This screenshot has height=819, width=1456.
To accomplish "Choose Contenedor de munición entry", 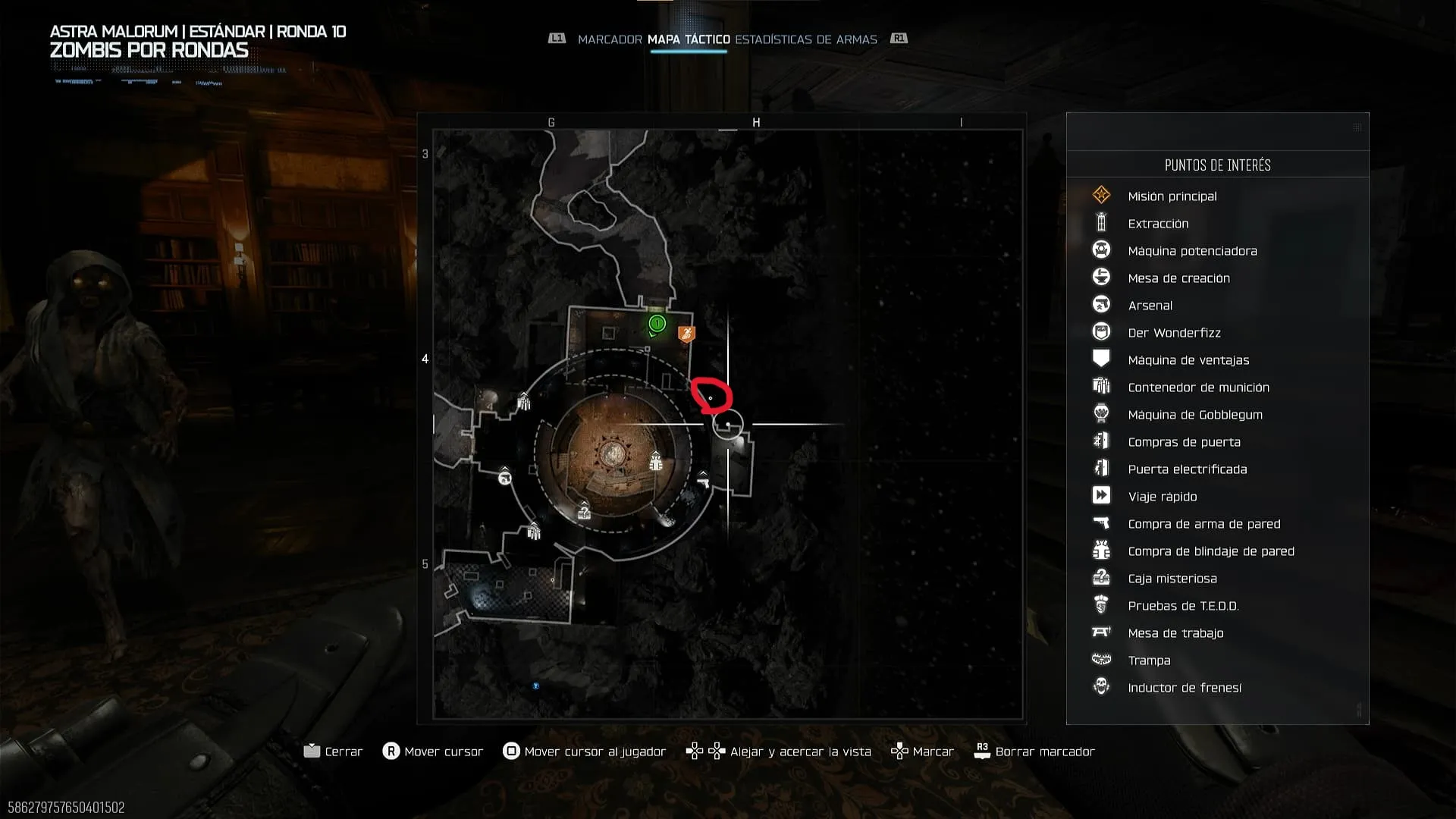I will [1198, 388].
